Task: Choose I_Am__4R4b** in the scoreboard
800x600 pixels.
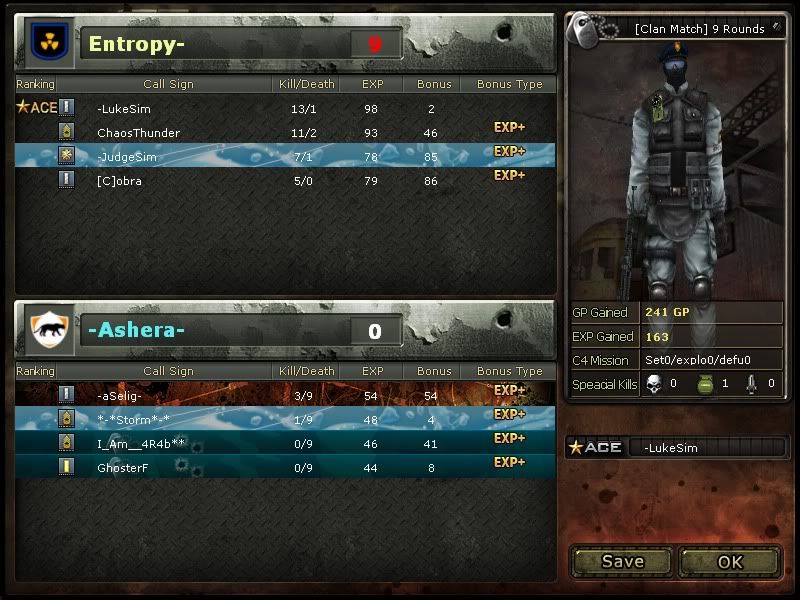Action: pyautogui.click(x=285, y=443)
